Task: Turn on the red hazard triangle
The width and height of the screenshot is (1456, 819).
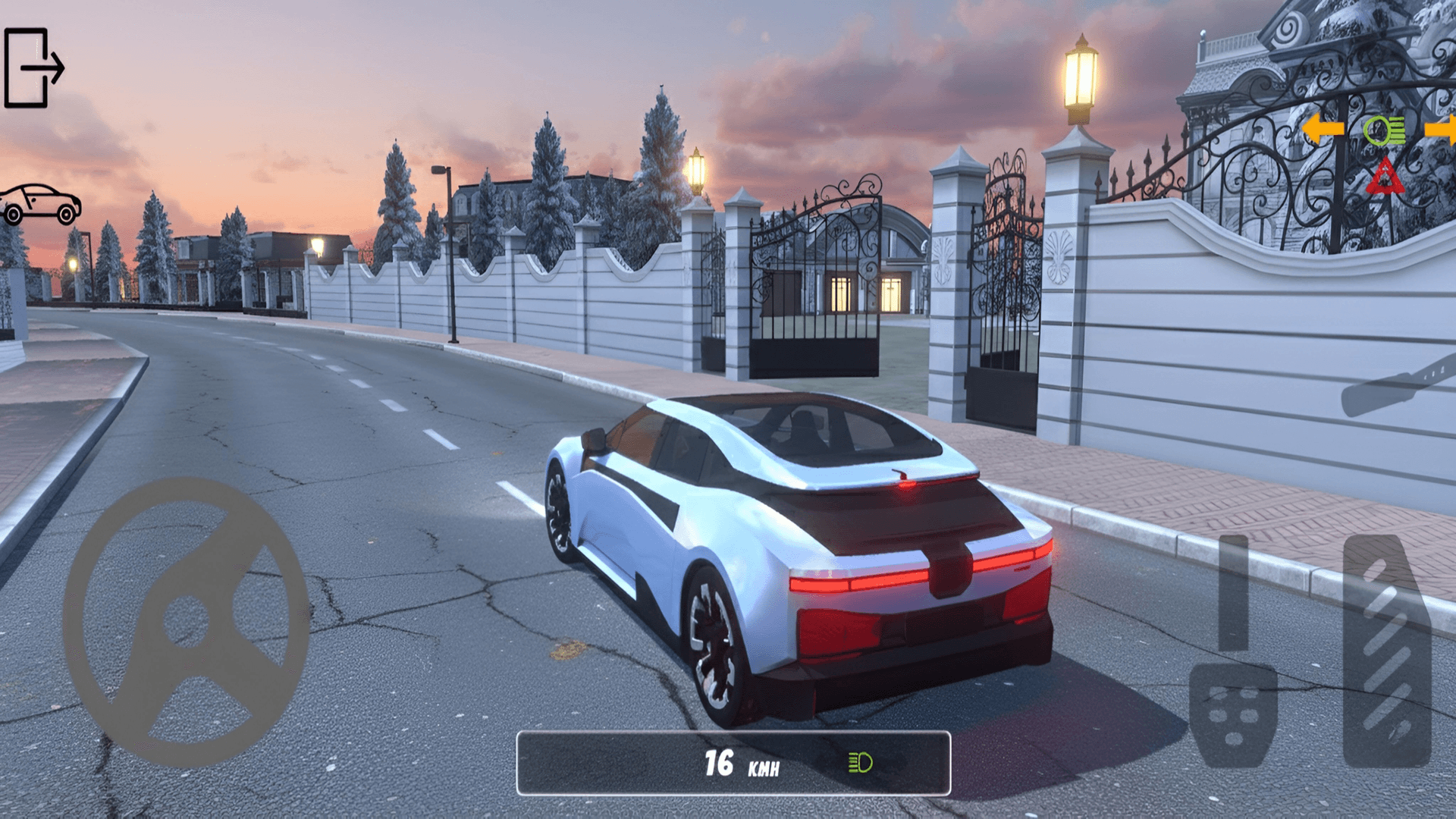Action: click(x=1385, y=177)
